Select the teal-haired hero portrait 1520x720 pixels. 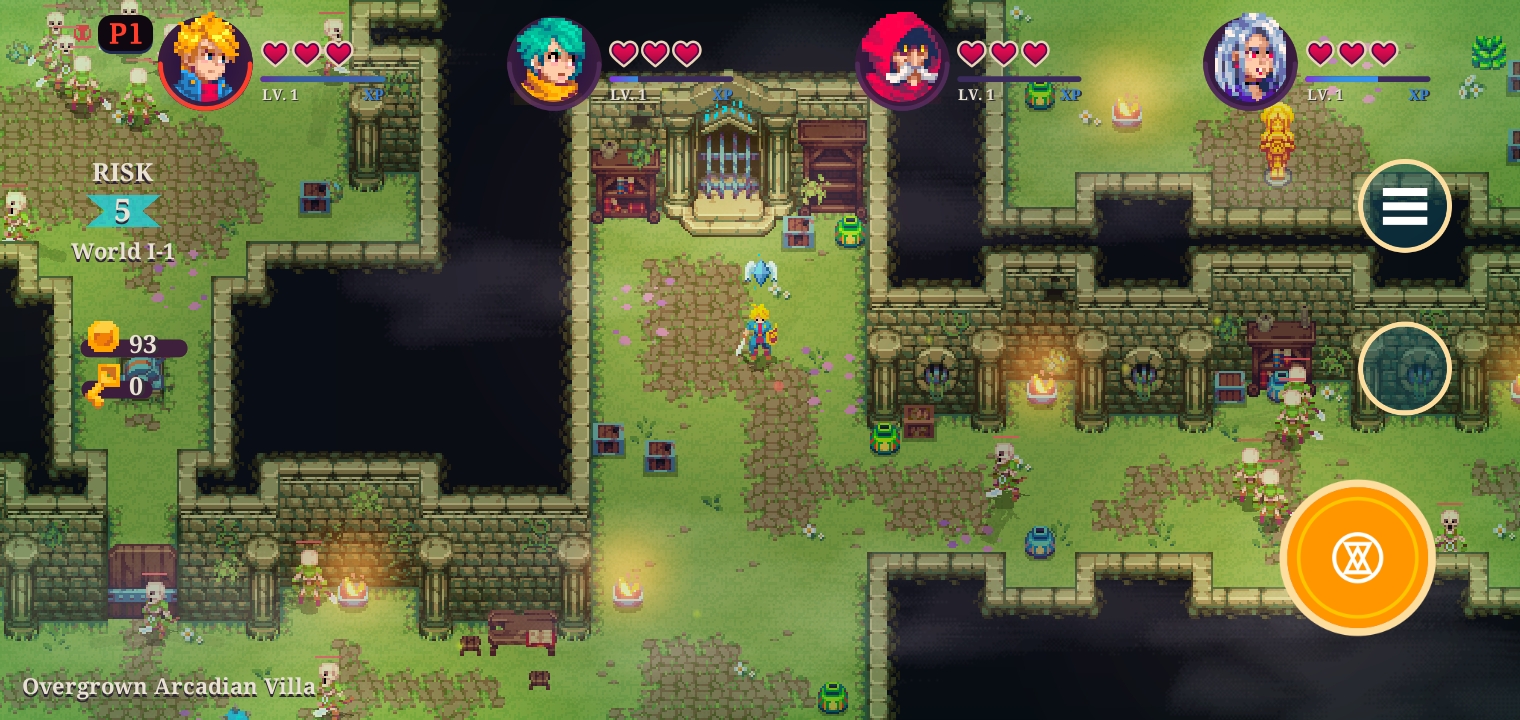pyautogui.click(x=553, y=62)
